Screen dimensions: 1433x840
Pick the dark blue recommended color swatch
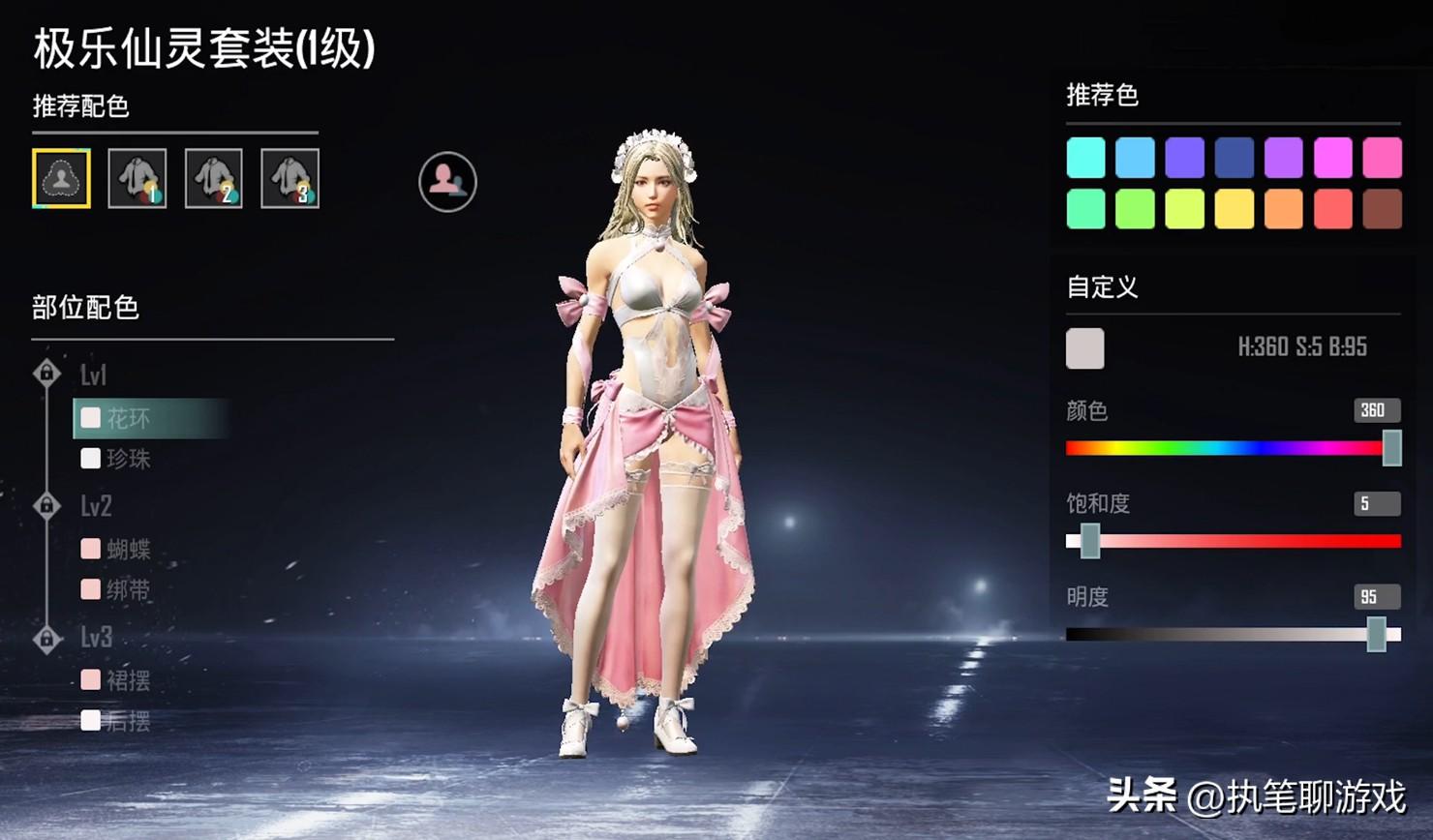pyautogui.click(x=1234, y=158)
